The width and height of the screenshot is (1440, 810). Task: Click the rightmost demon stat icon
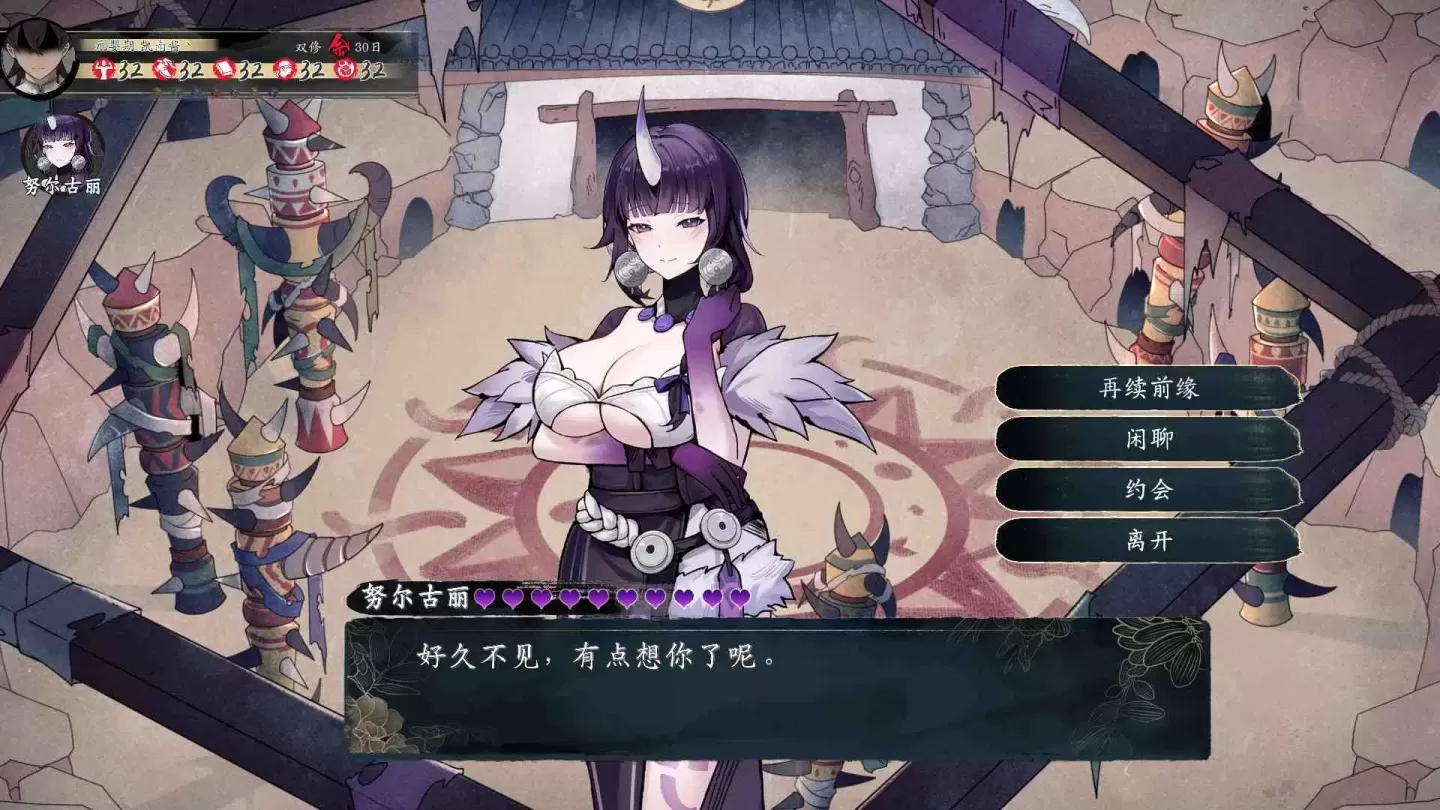pos(344,70)
